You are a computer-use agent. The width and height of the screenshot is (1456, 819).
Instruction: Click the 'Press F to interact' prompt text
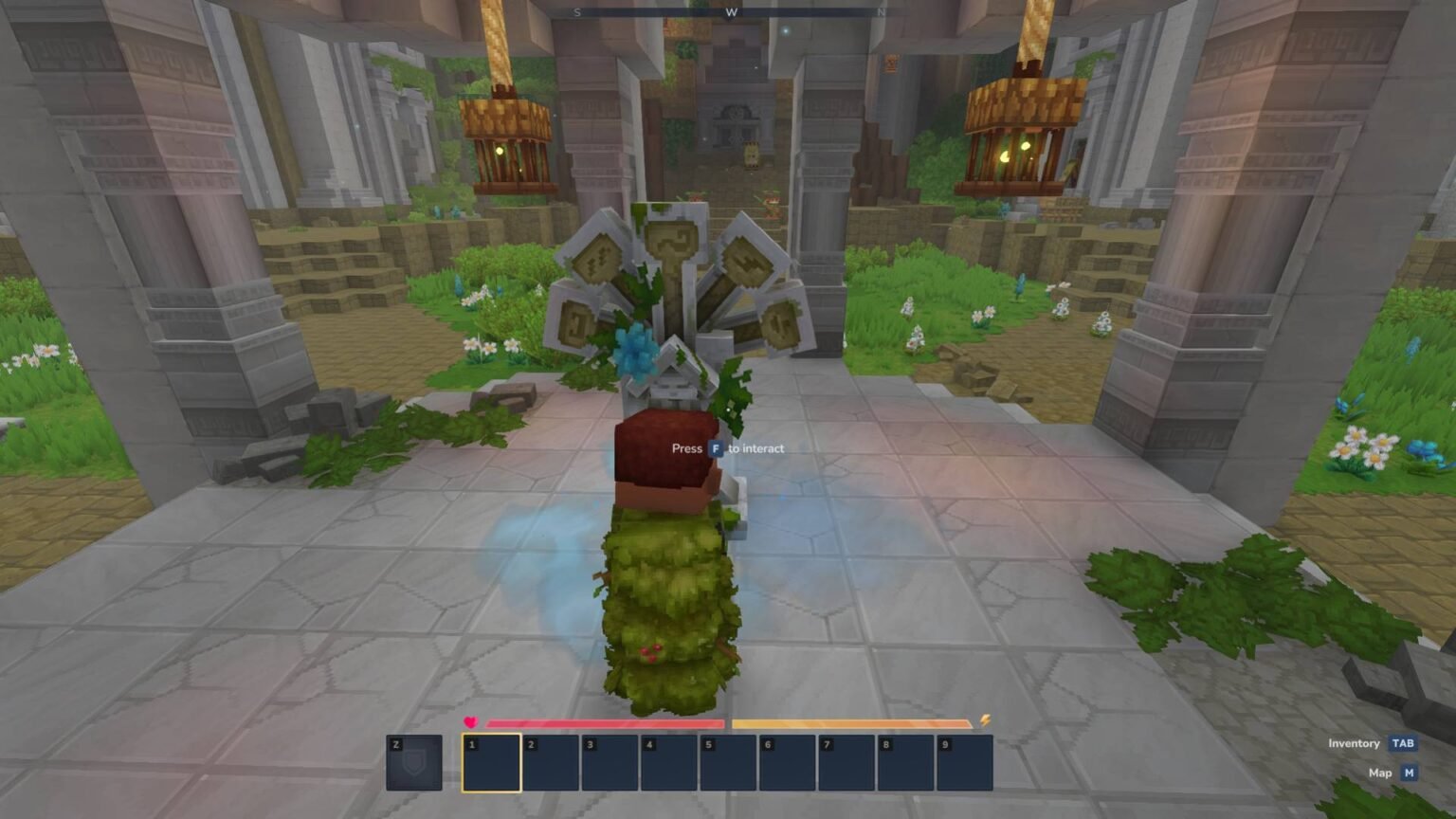click(x=728, y=447)
